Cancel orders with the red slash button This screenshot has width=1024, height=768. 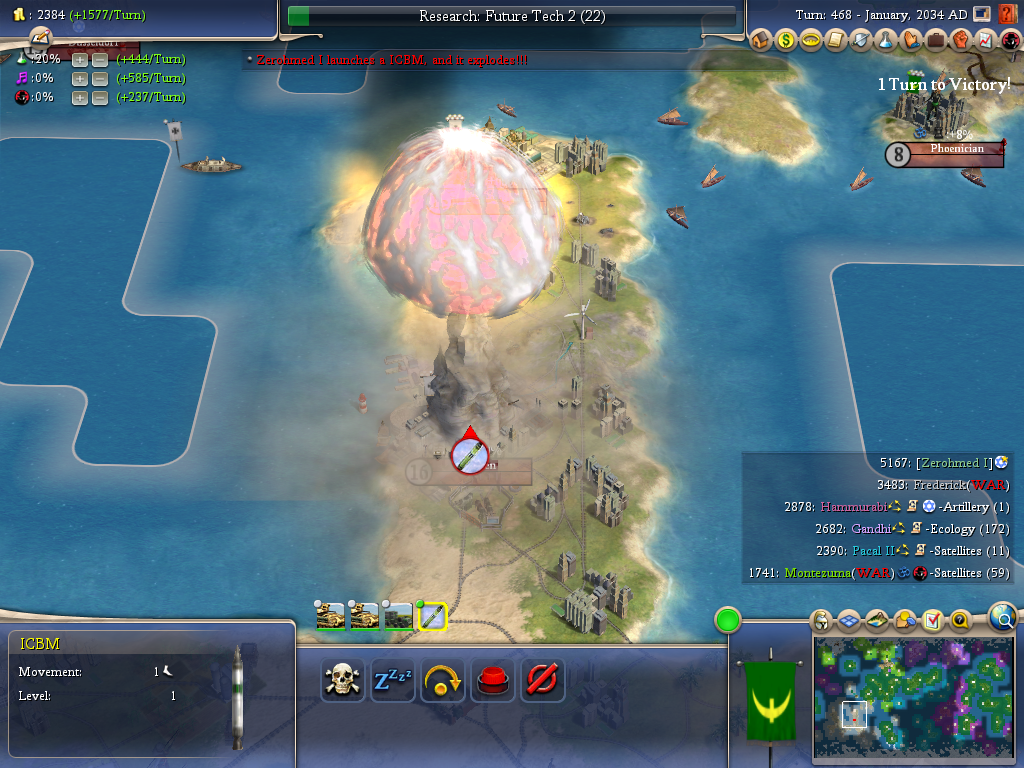tap(543, 681)
